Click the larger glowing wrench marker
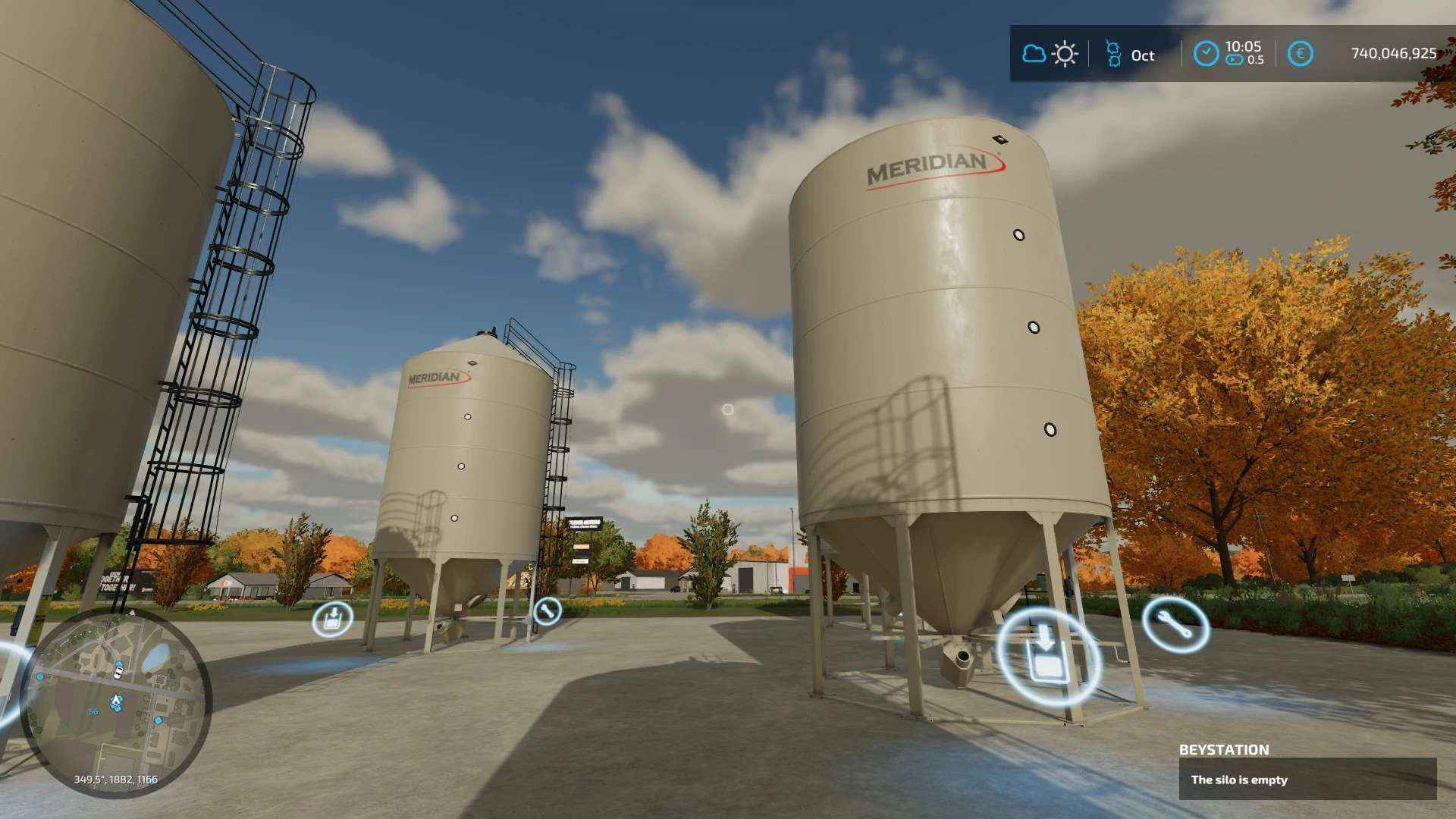The width and height of the screenshot is (1456, 819). [x=1175, y=624]
